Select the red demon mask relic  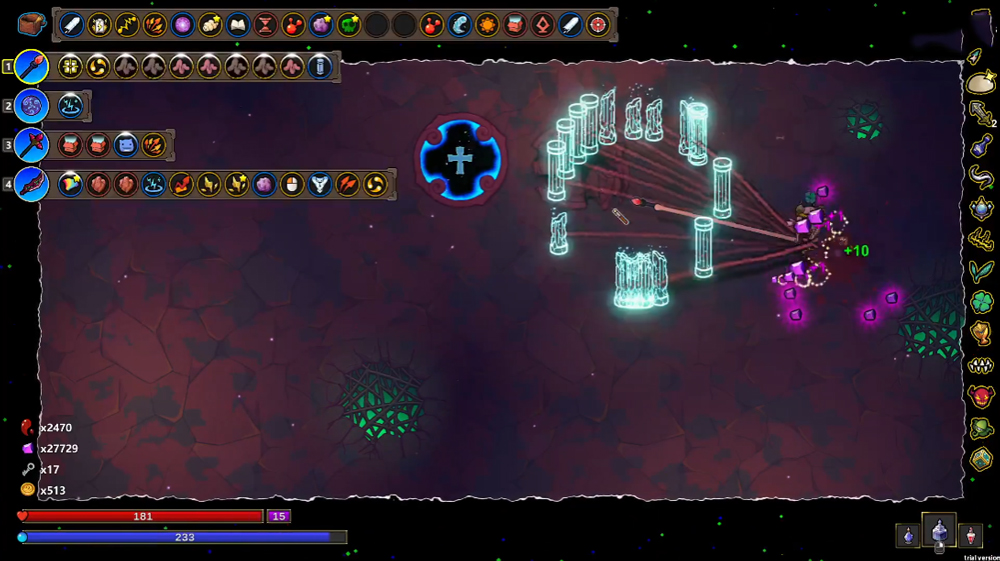click(x=981, y=397)
